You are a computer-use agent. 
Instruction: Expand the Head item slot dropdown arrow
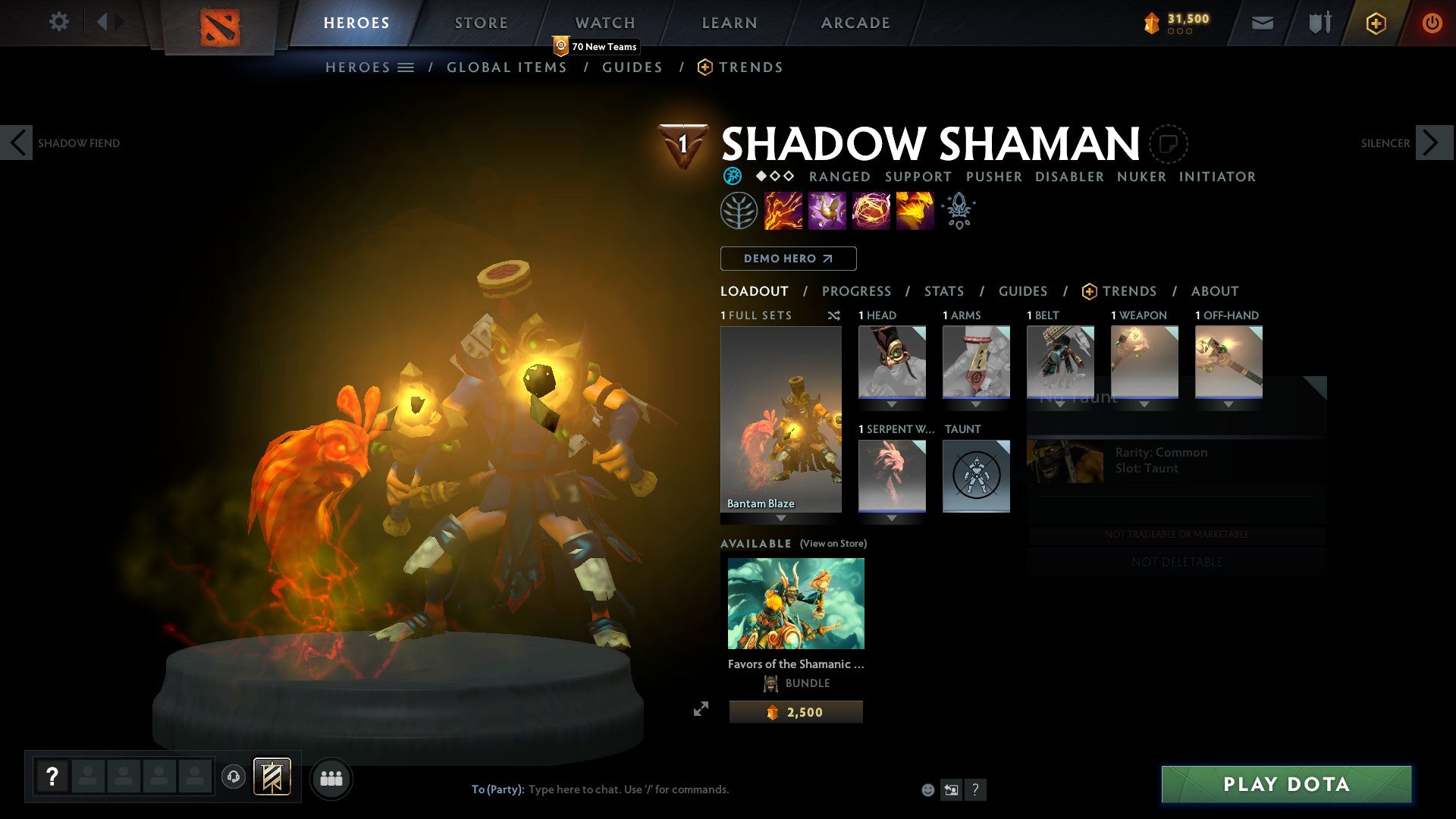point(892,404)
